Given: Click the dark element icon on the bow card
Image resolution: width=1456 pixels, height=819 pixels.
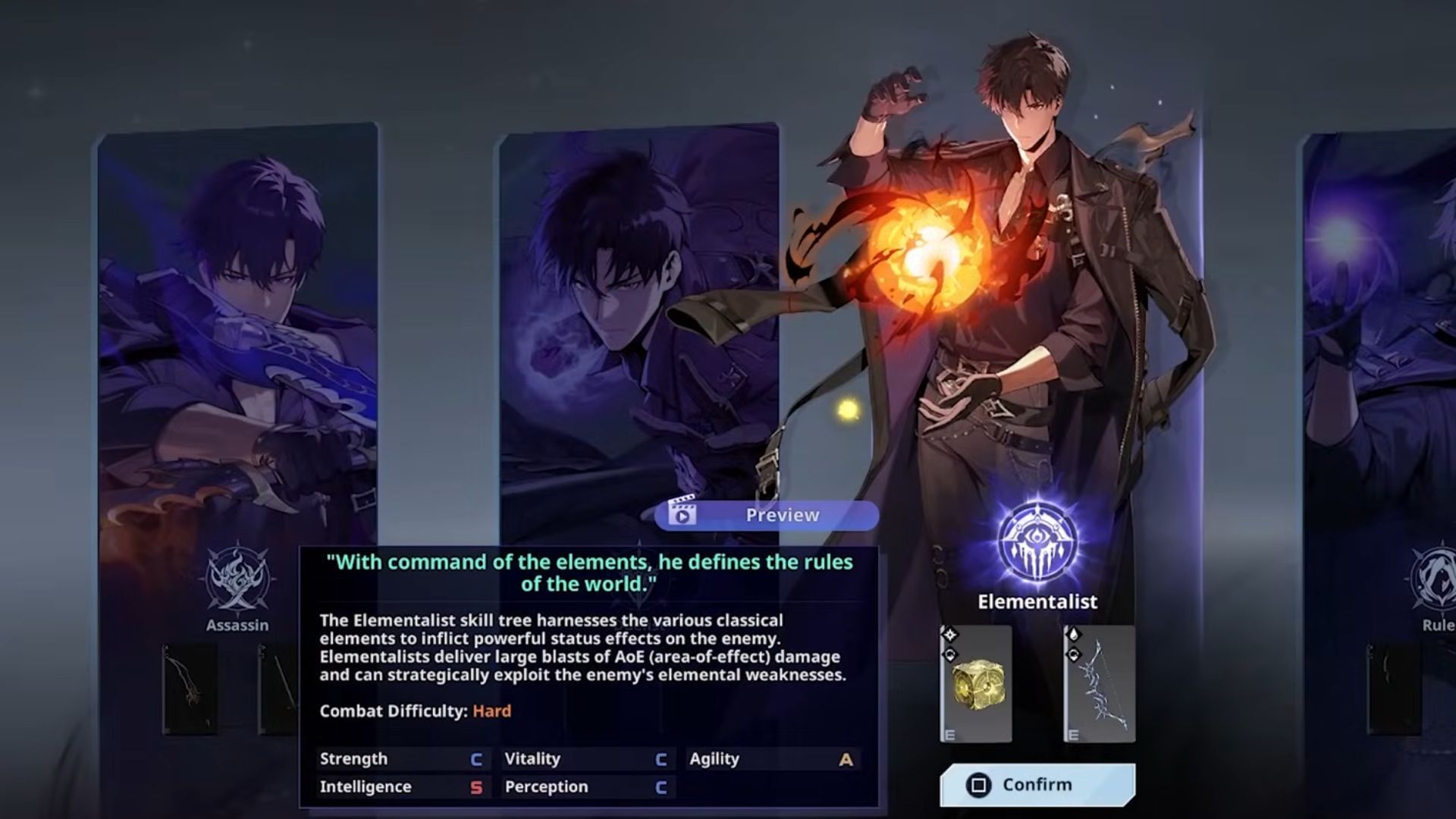Looking at the screenshot, I should 1074,654.
